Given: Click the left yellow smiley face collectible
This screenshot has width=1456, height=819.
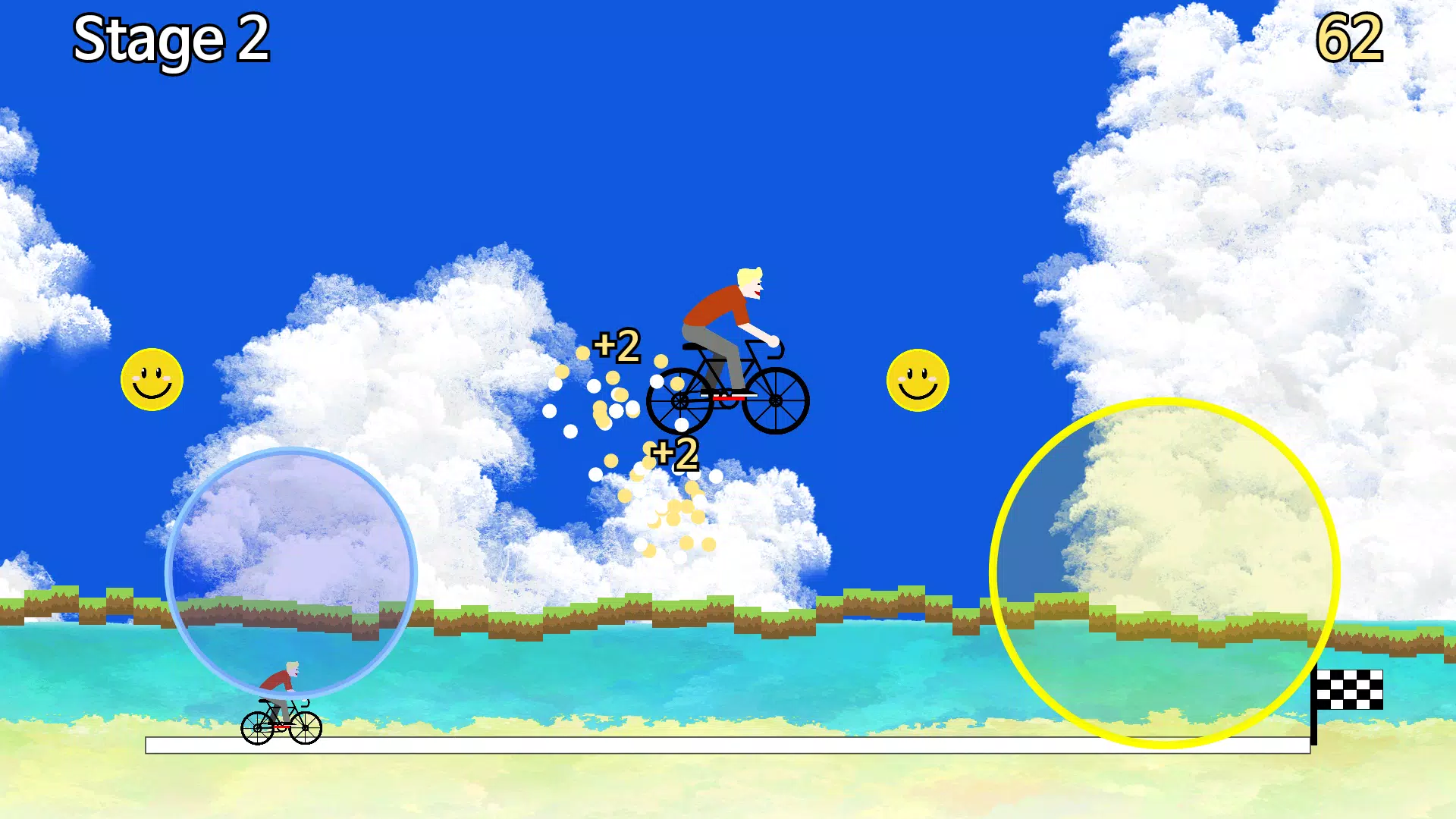Looking at the screenshot, I should click(x=151, y=379).
